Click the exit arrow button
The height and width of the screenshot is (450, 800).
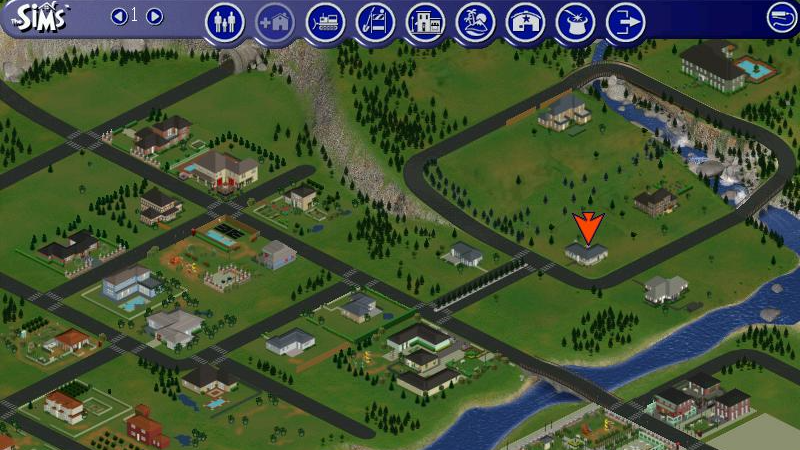click(x=625, y=22)
